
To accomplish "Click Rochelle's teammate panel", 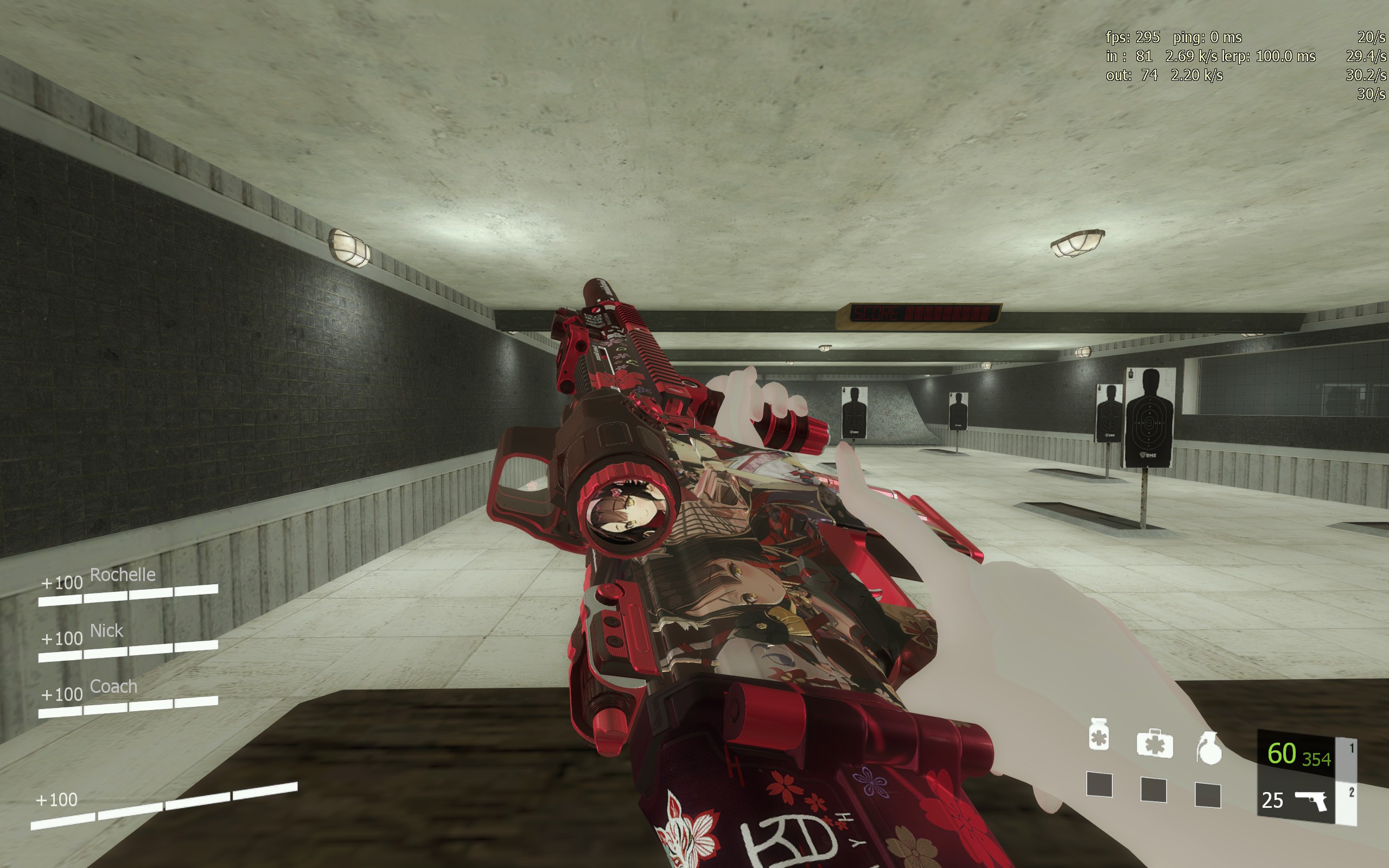I will [128, 585].
